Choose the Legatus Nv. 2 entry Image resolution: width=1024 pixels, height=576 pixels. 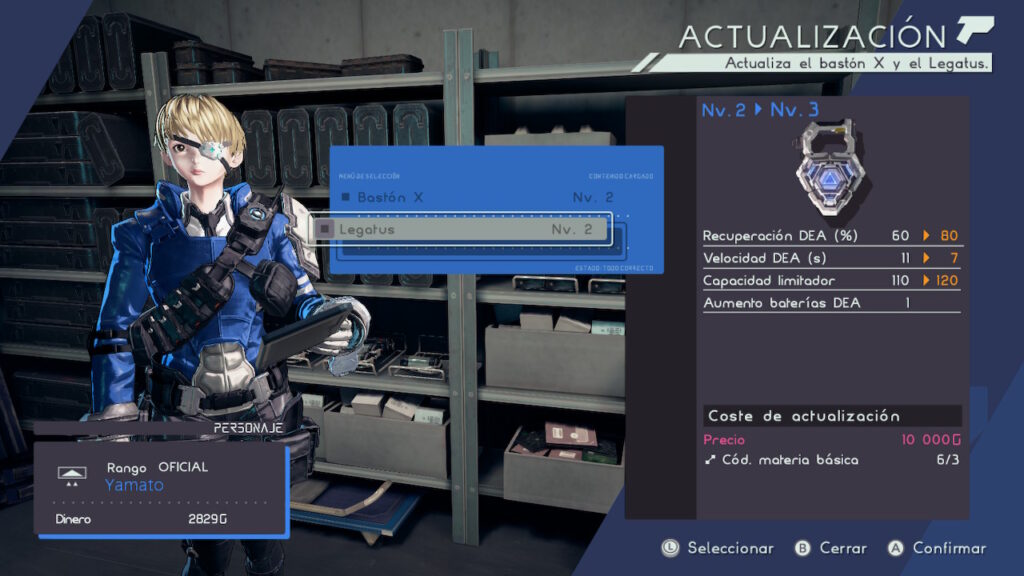point(460,229)
